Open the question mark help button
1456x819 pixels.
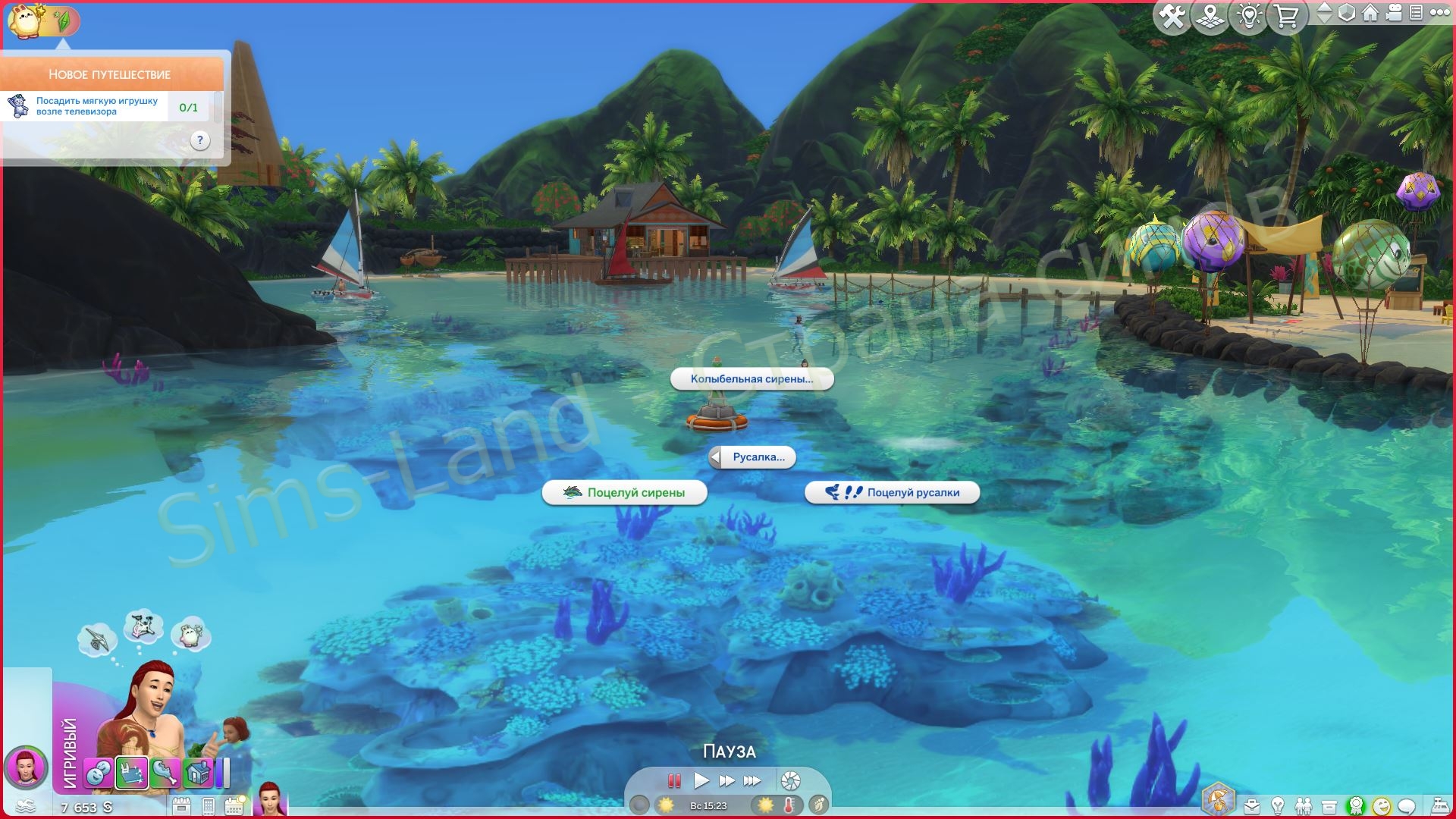[199, 140]
